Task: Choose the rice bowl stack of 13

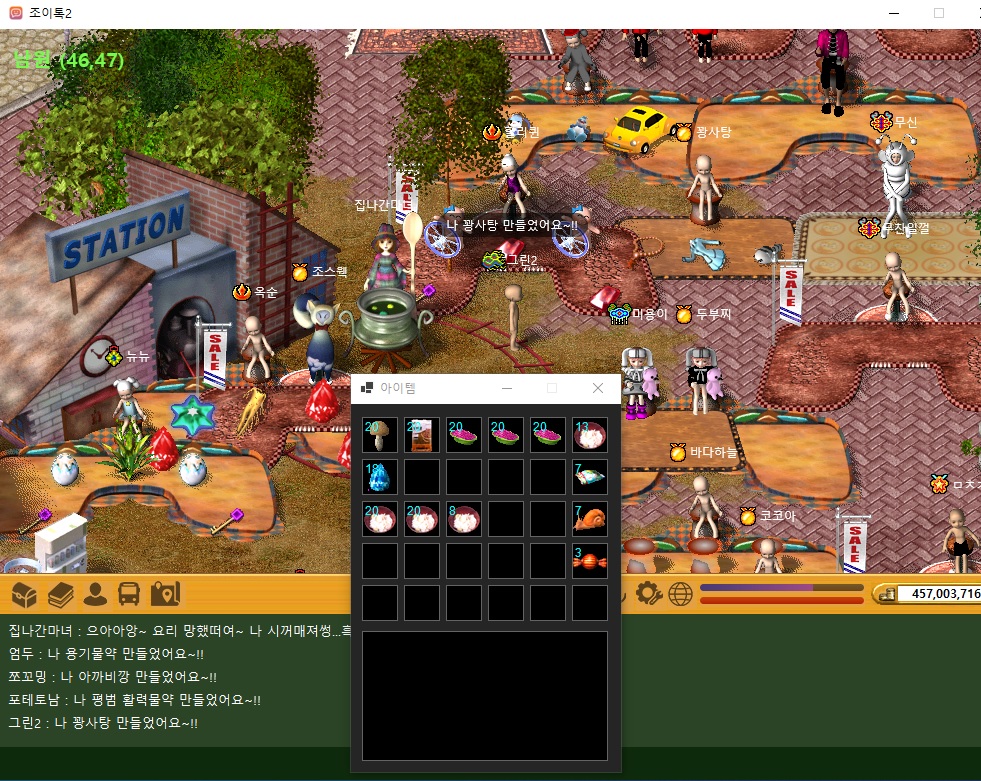Action: [590, 435]
